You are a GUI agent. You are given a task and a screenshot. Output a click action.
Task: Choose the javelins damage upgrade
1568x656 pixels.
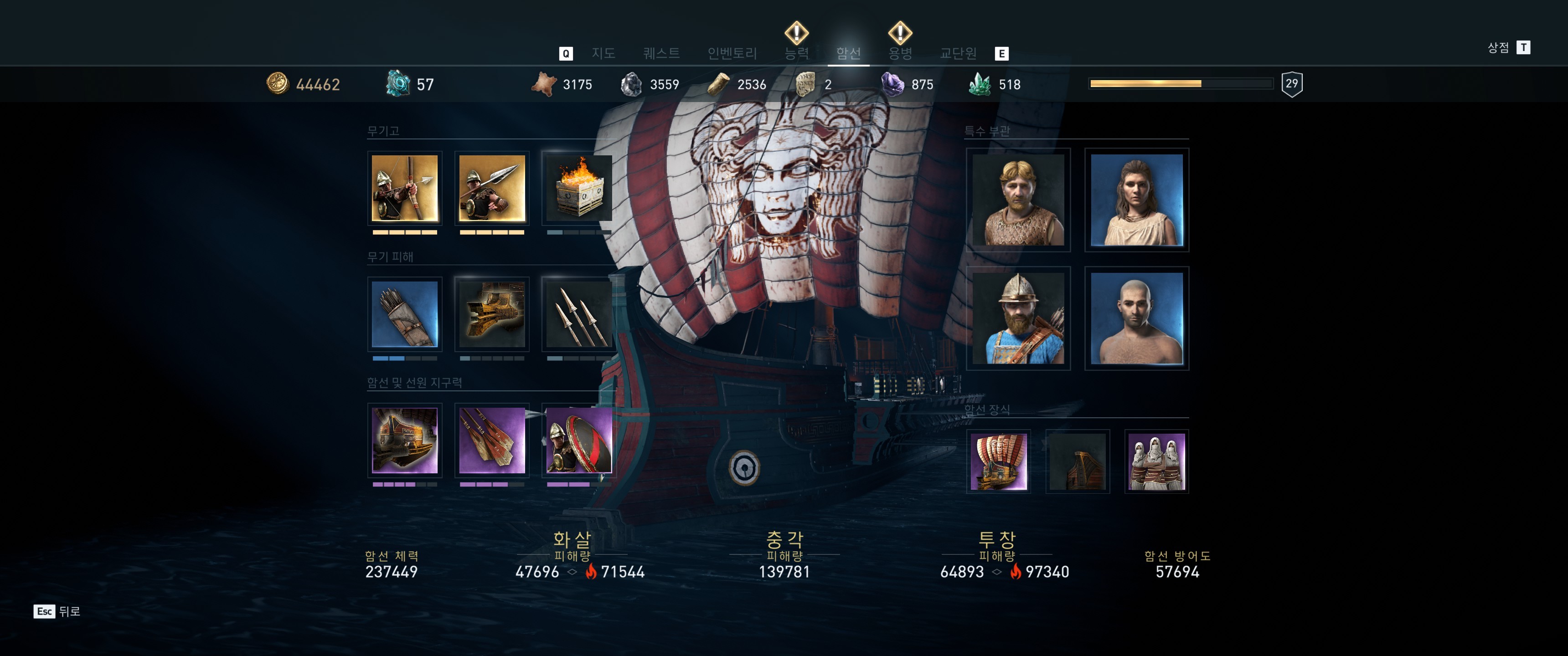pos(578,314)
